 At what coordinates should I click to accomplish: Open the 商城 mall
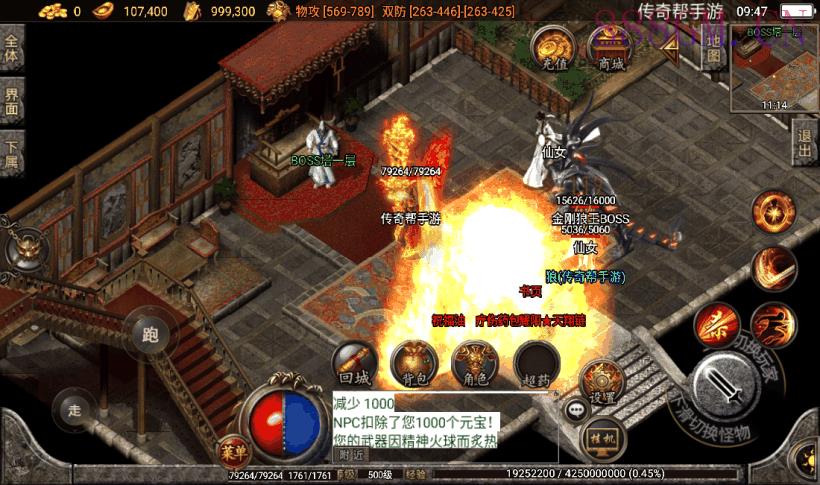pyautogui.click(x=610, y=47)
